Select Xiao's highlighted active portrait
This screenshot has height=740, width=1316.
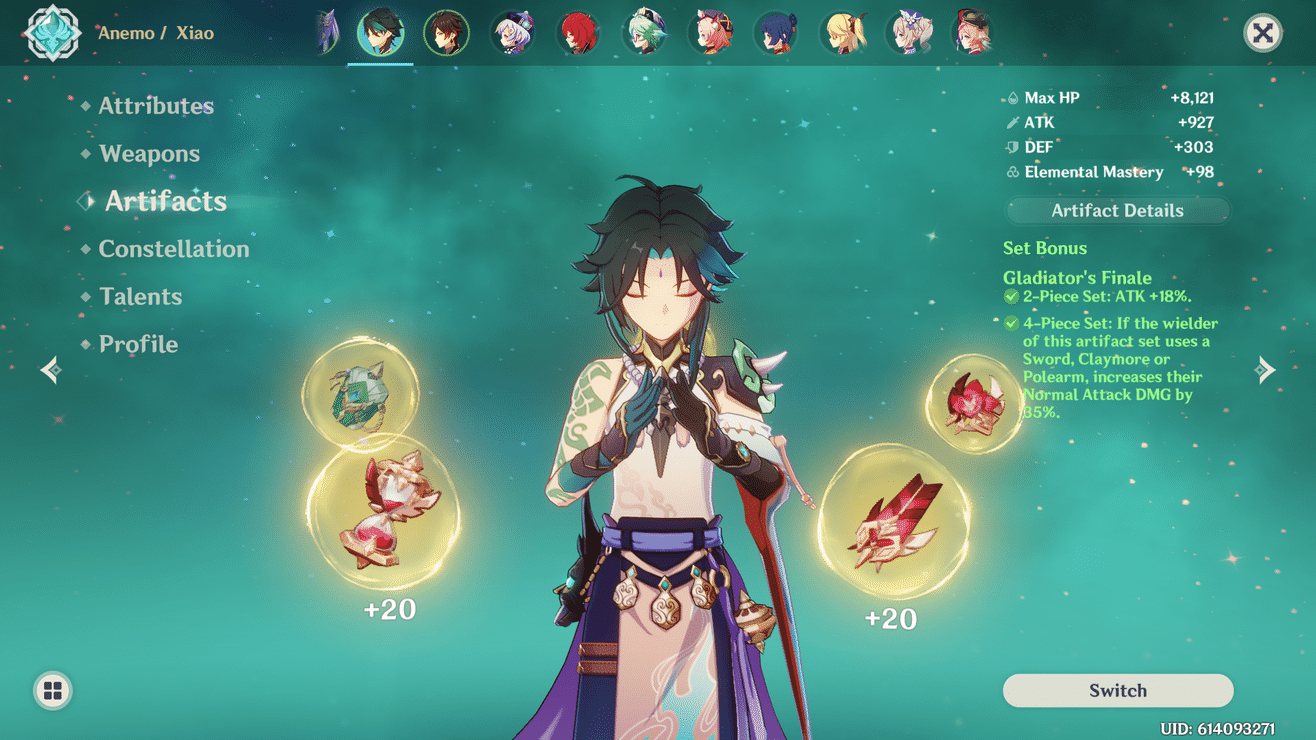point(379,31)
